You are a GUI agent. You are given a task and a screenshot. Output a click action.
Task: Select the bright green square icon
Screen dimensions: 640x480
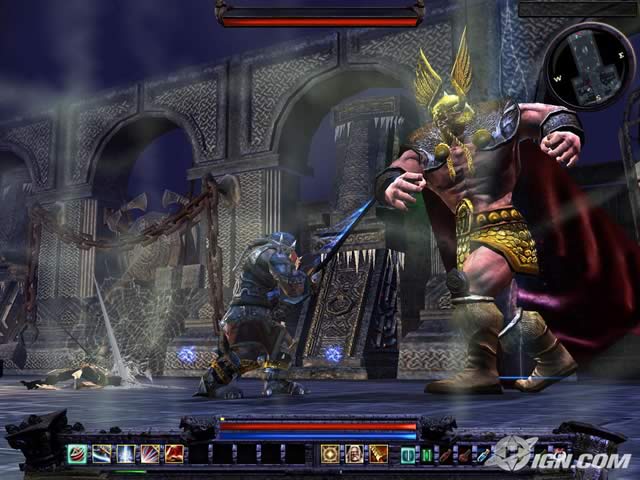click(426, 455)
